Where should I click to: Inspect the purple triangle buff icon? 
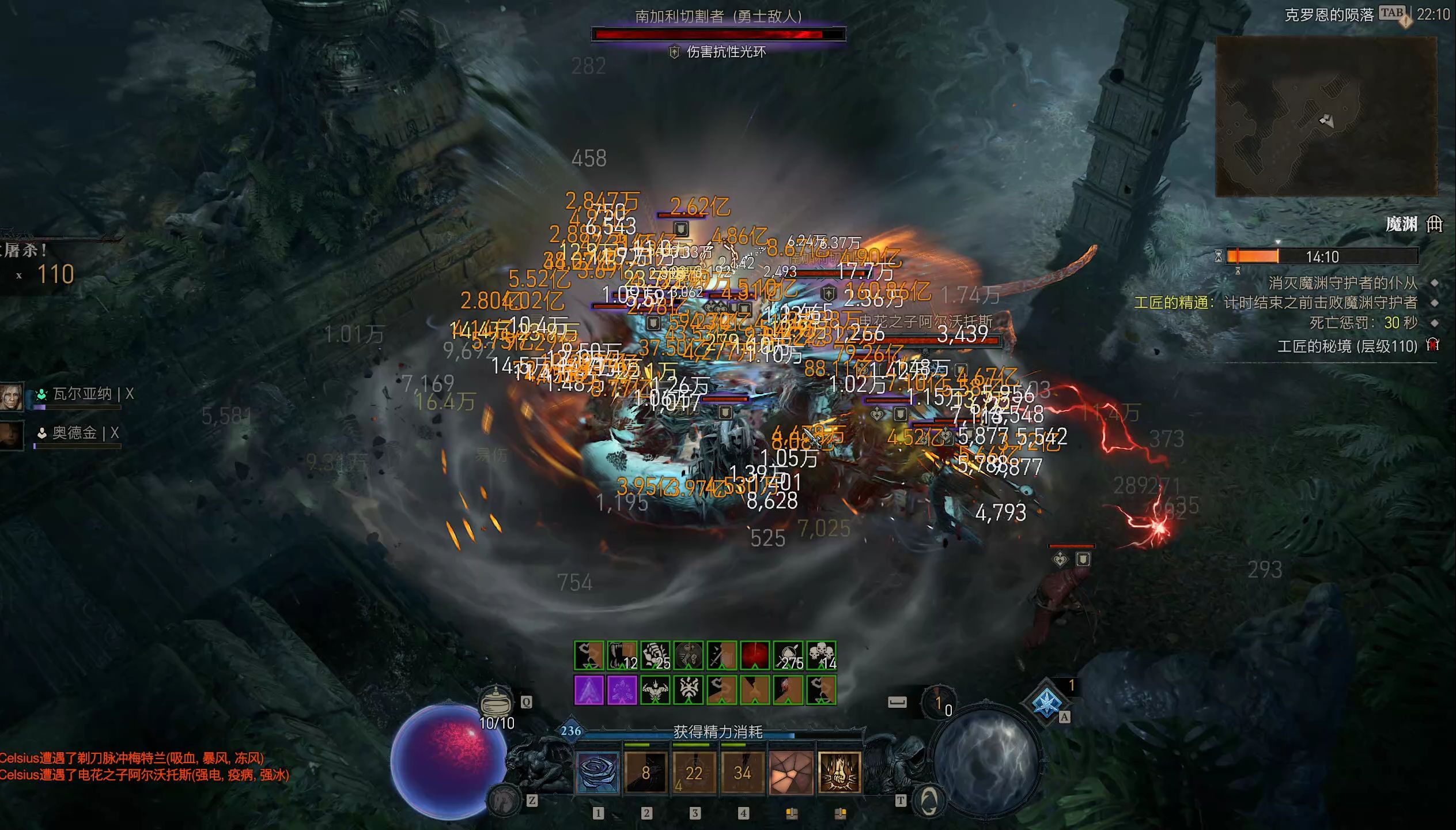(589, 690)
